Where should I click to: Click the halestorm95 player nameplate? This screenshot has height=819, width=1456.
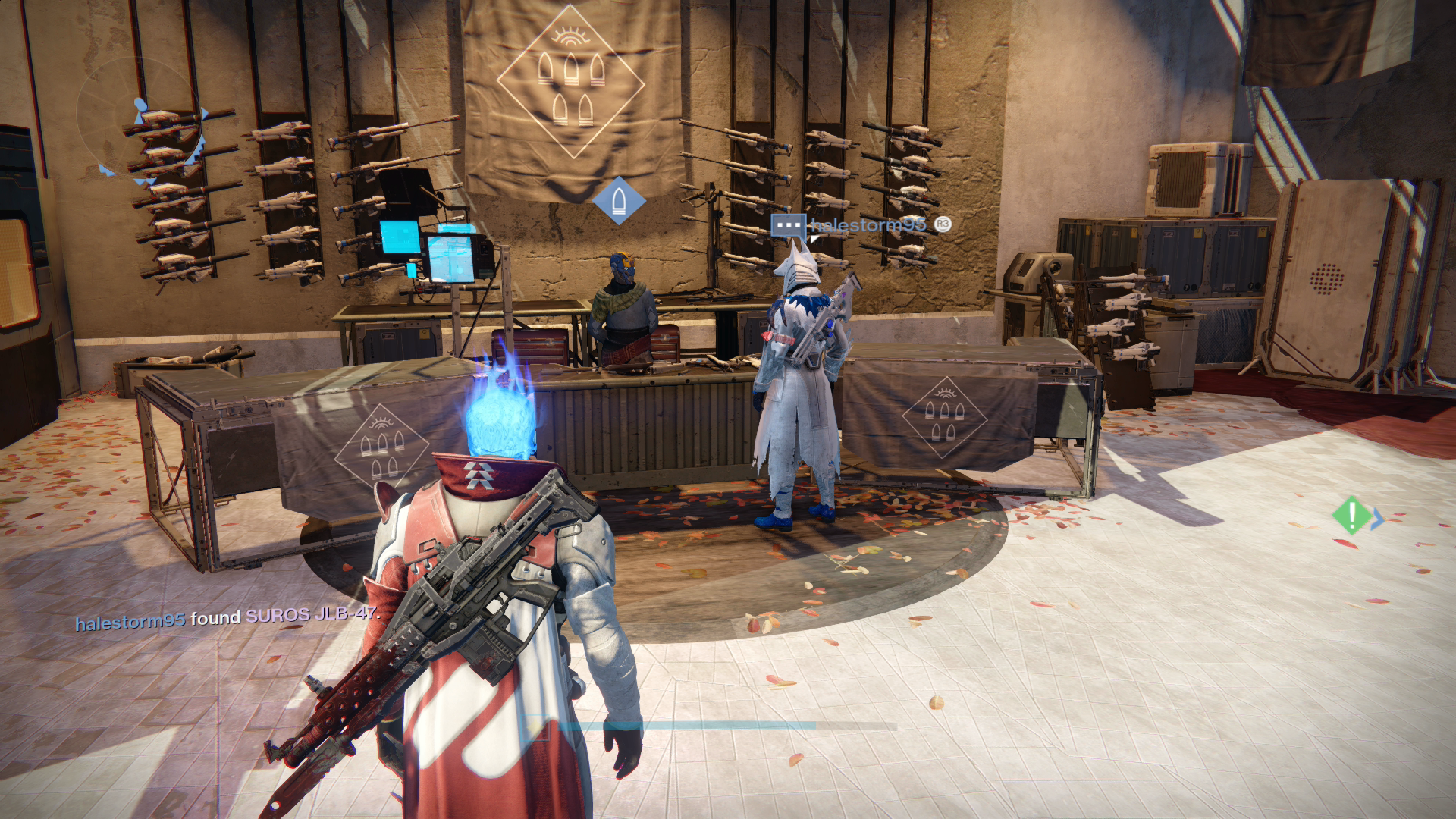coord(868,224)
